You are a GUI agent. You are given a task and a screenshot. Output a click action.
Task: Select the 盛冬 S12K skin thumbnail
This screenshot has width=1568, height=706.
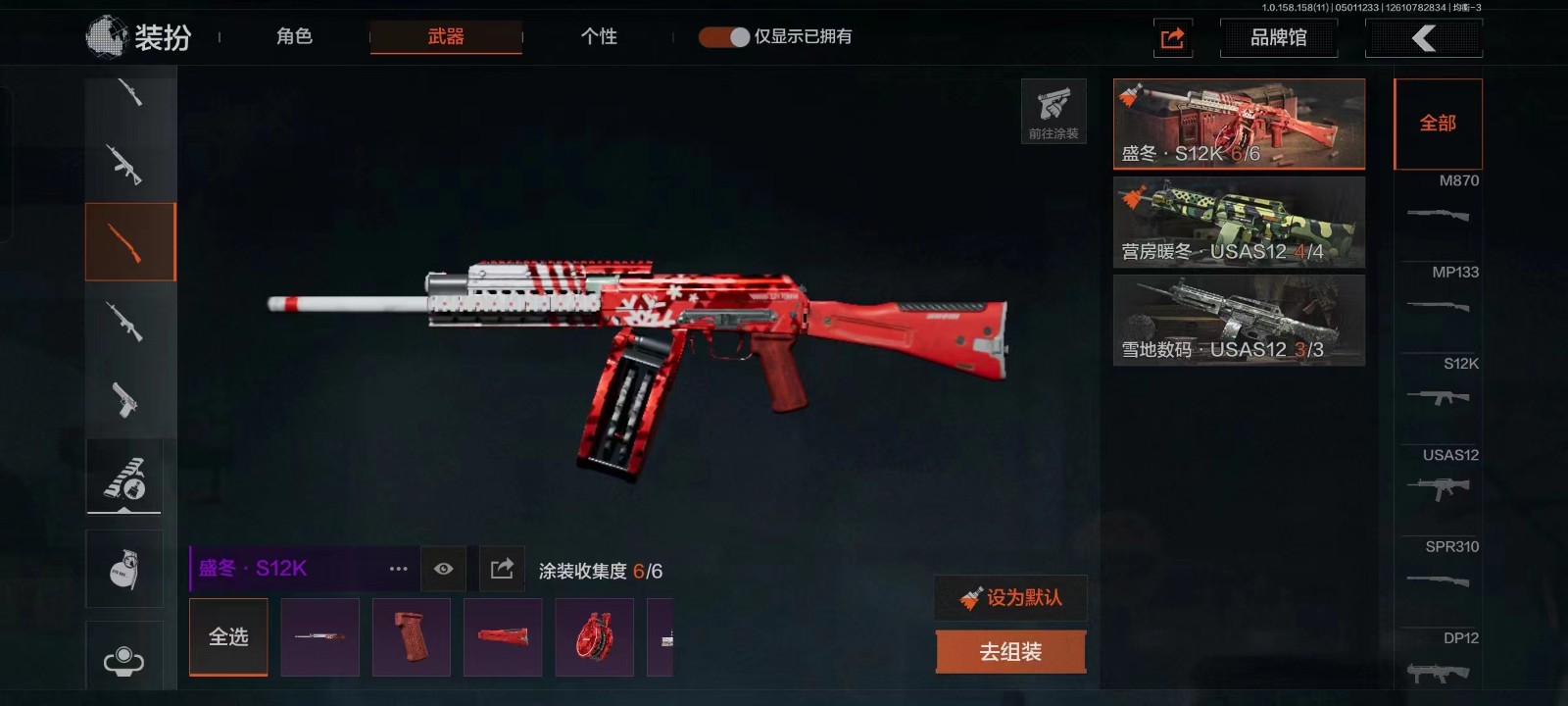[x=1239, y=124]
